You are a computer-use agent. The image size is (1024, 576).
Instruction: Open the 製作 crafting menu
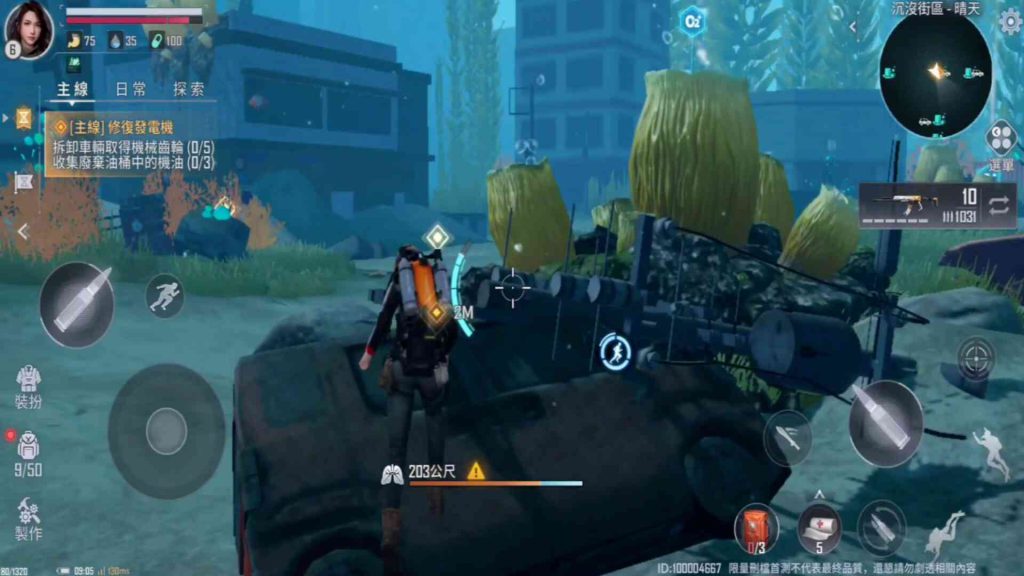tap(28, 518)
